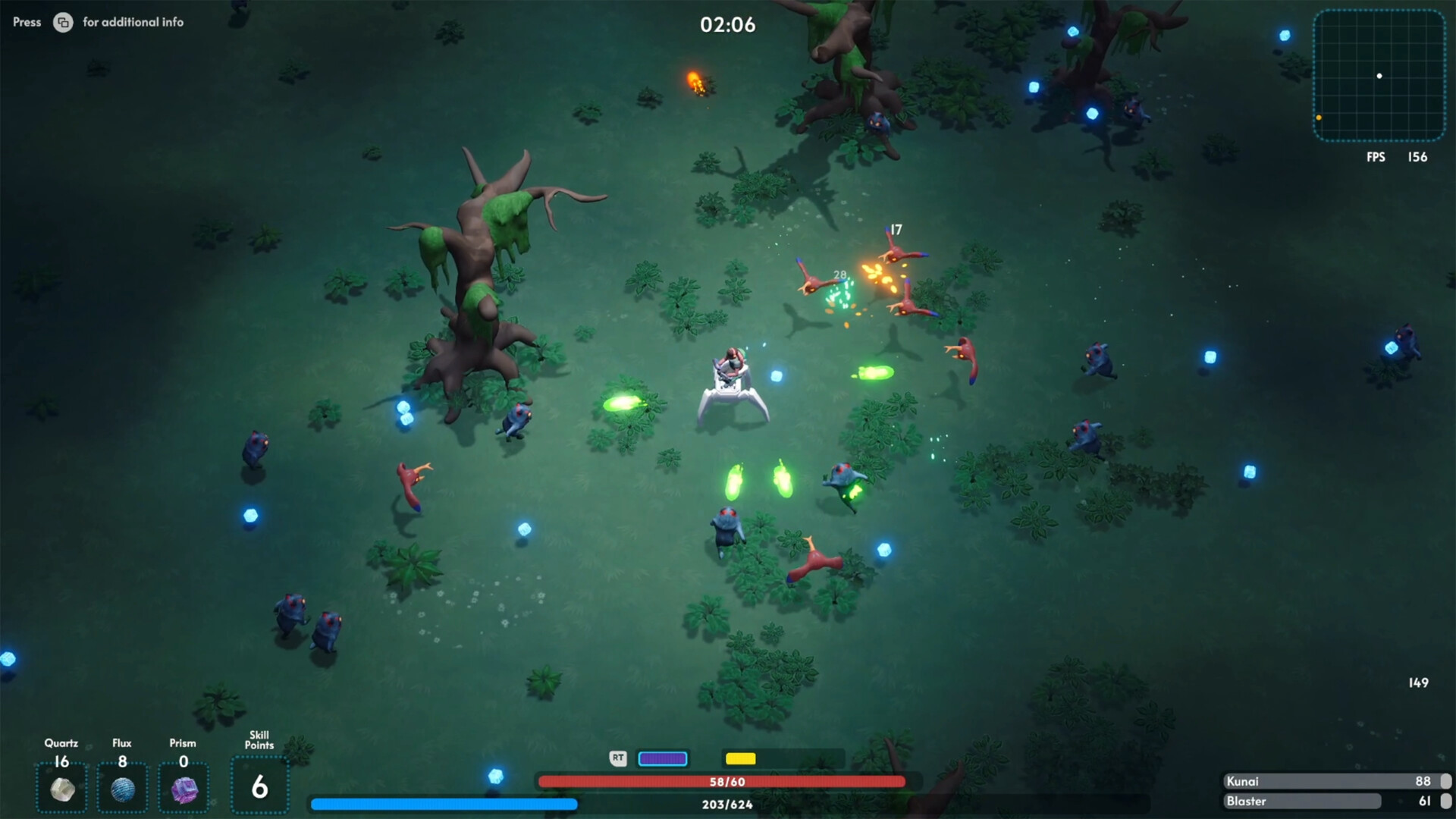Select the player dot on the minimap
The width and height of the screenshot is (1456, 819).
pyautogui.click(x=1379, y=76)
